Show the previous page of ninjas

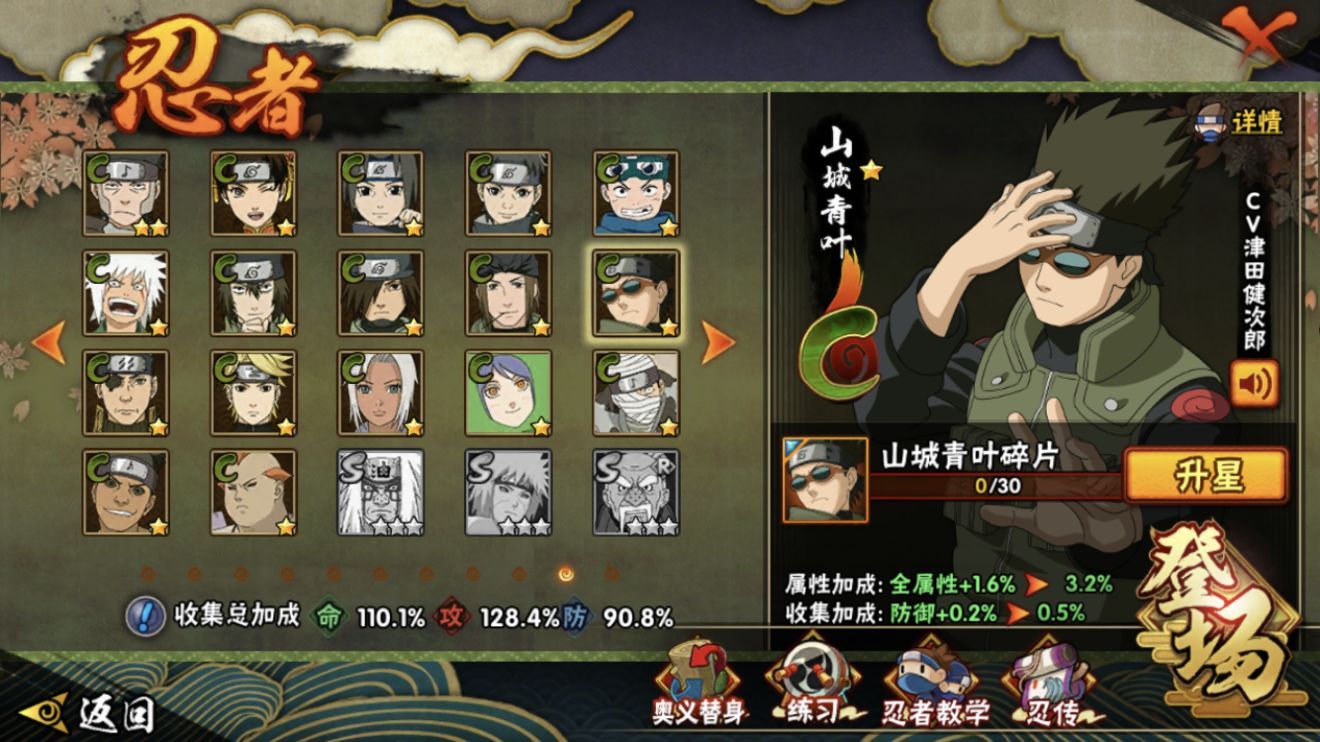[x=48, y=343]
